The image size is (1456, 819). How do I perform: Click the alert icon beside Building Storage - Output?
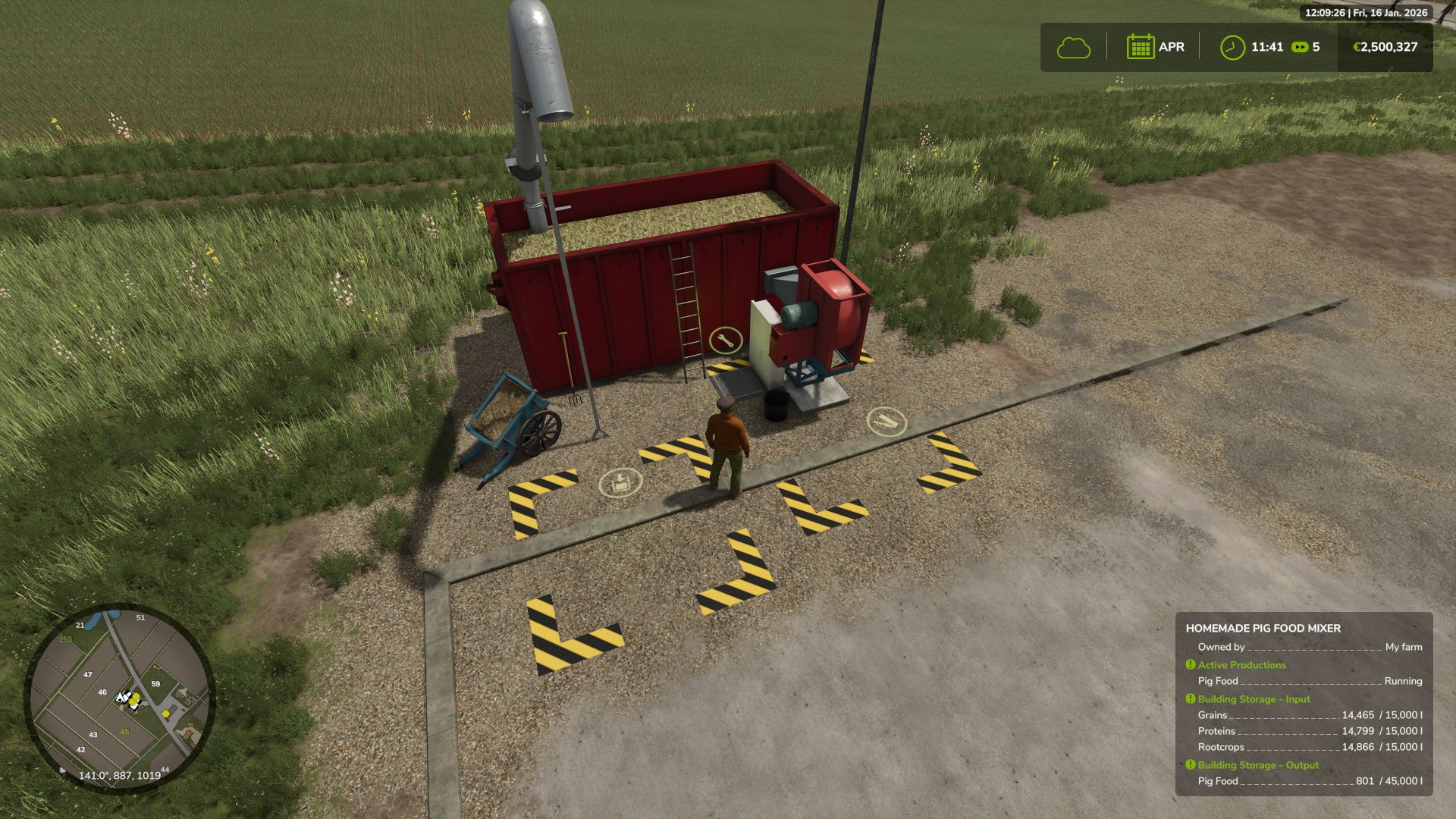click(1191, 765)
